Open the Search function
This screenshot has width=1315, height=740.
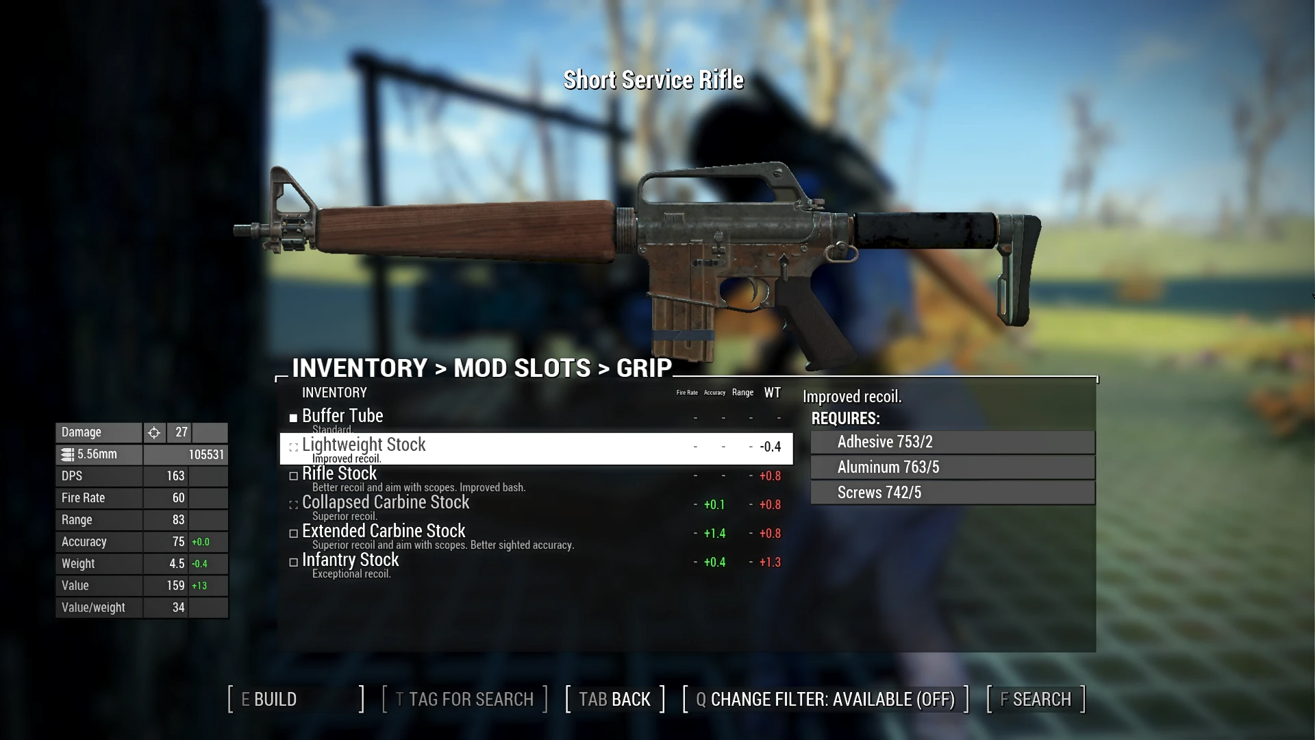[x=1036, y=699]
